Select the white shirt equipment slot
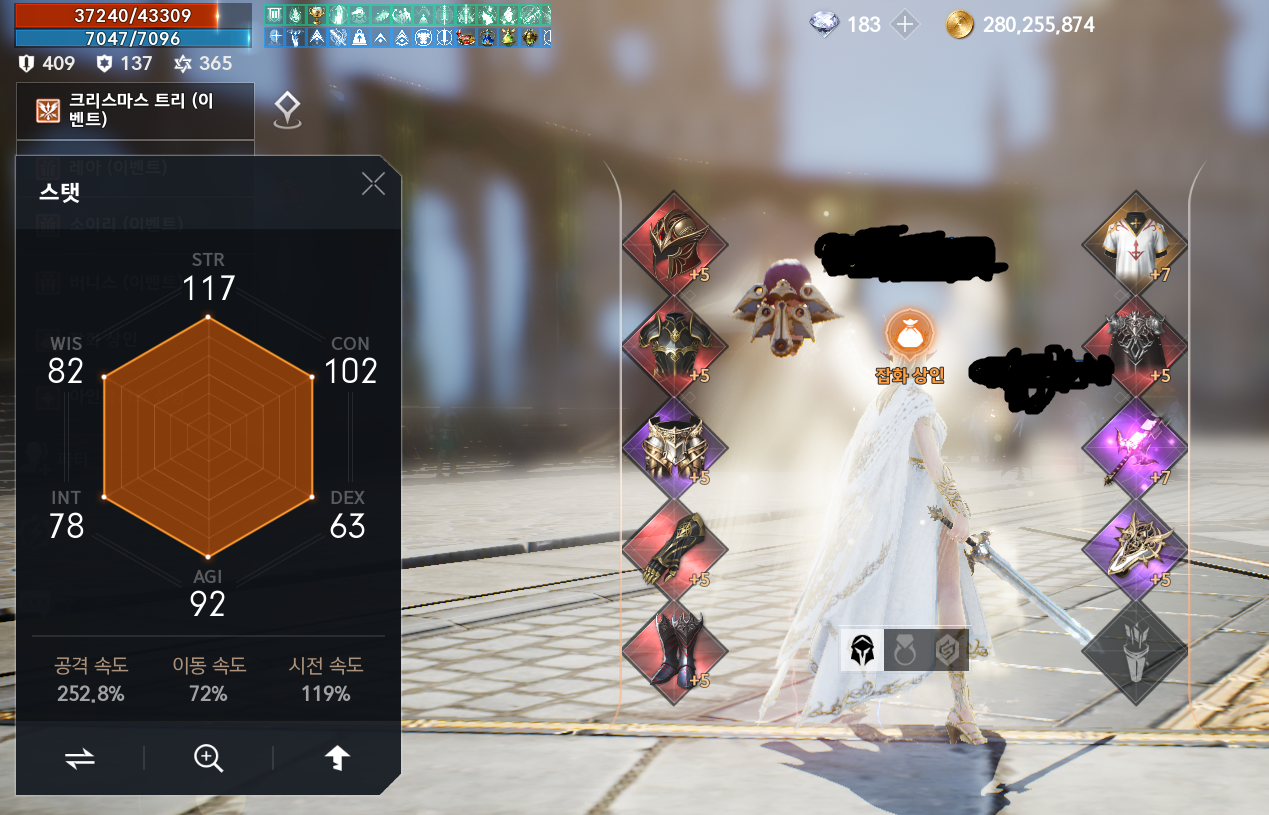 pyautogui.click(x=1134, y=241)
